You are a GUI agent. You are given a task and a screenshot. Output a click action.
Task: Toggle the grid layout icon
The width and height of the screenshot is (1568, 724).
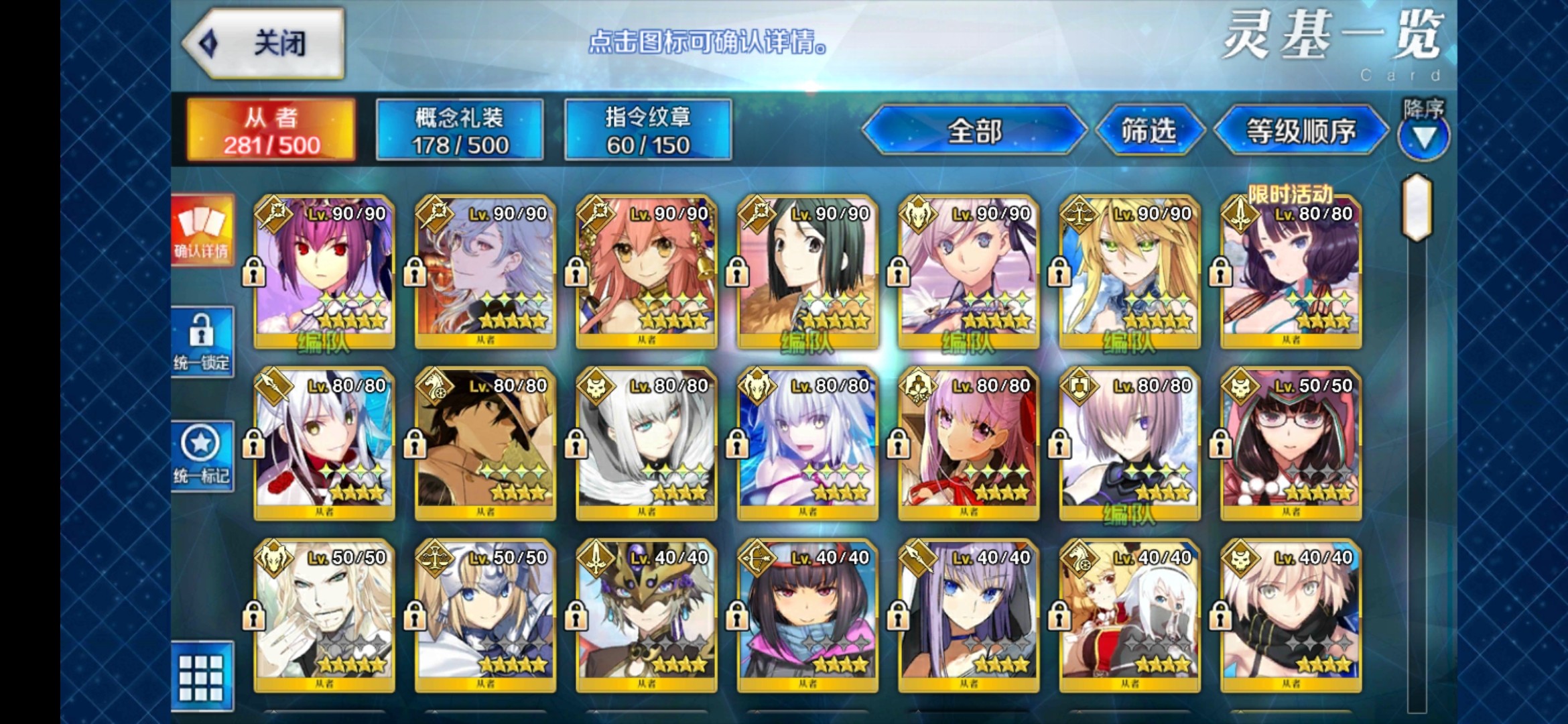[x=202, y=677]
